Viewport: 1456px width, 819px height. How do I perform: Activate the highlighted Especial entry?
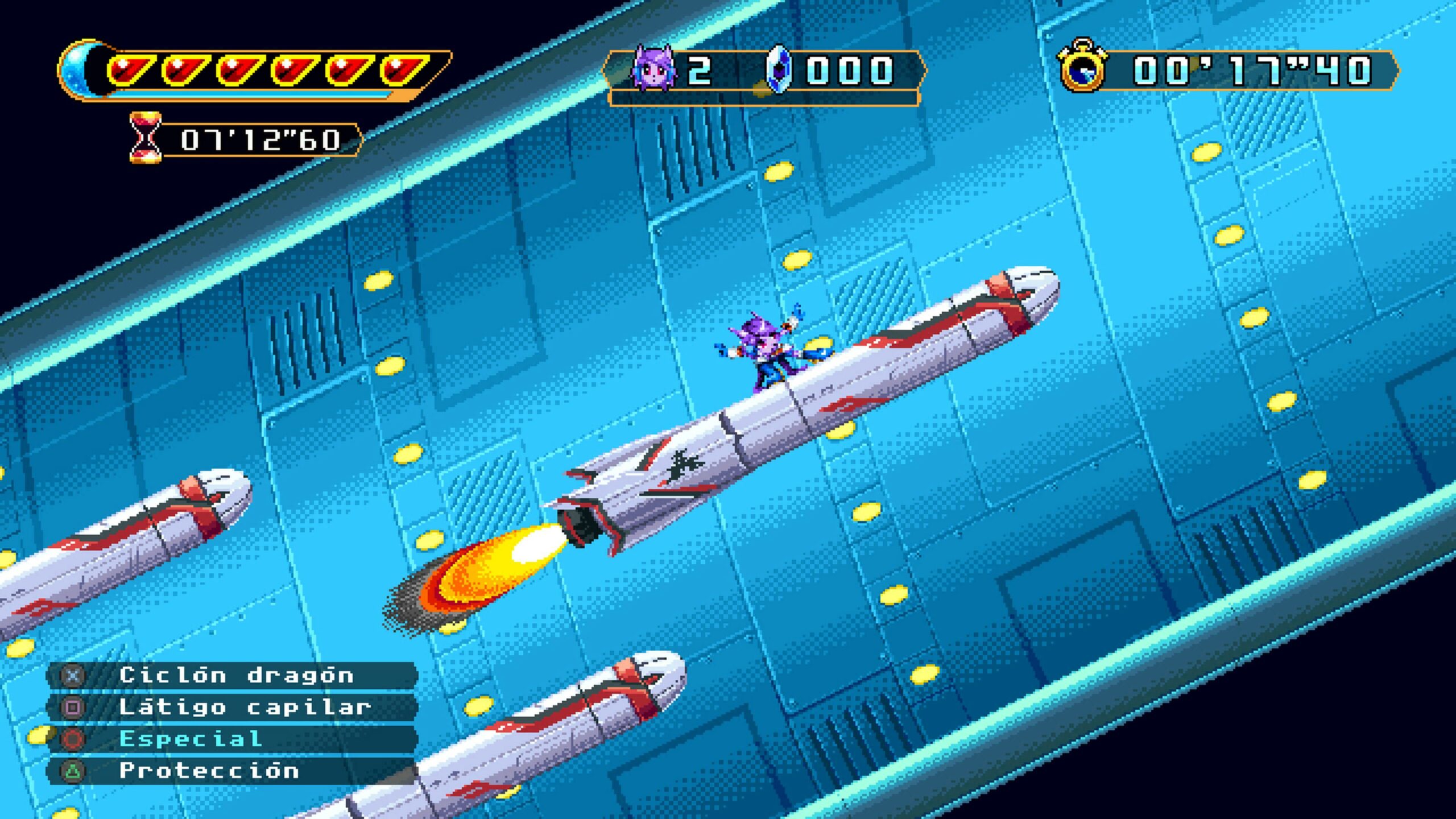pos(191,739)
